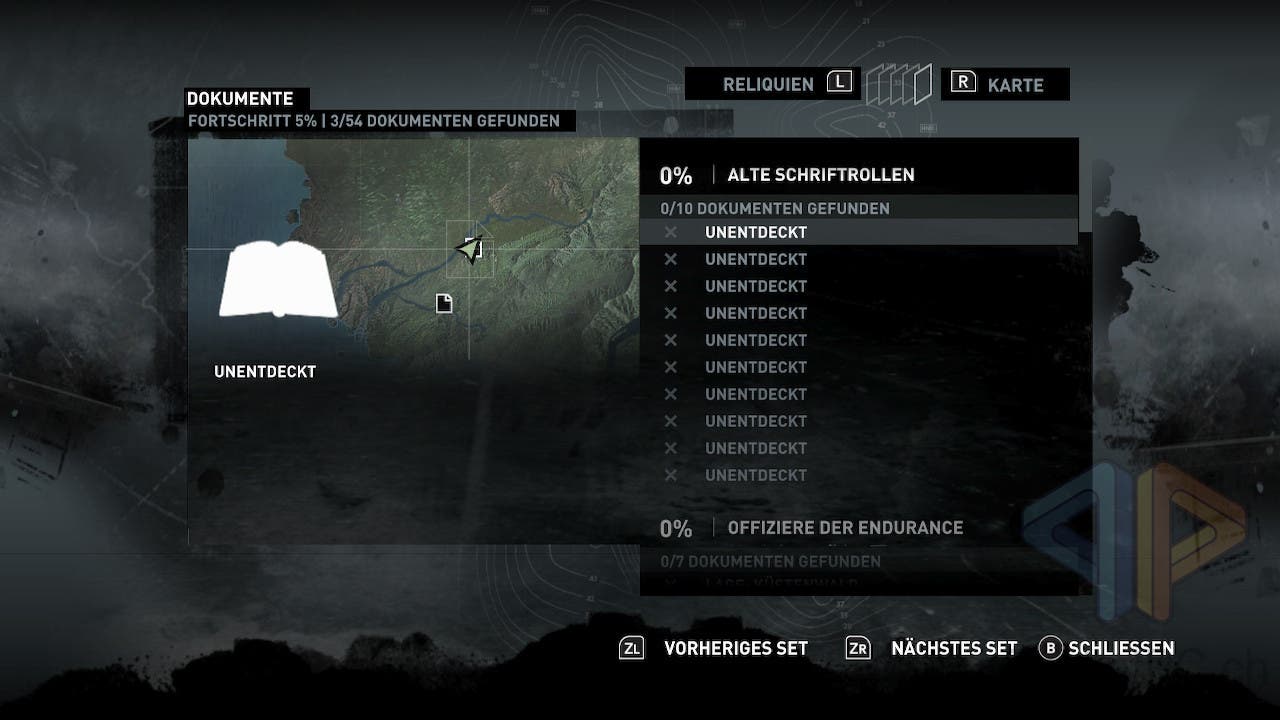Open the Offiziere der Endurance set
This screenshot has width=1280, height=720.
coord(844,527)
